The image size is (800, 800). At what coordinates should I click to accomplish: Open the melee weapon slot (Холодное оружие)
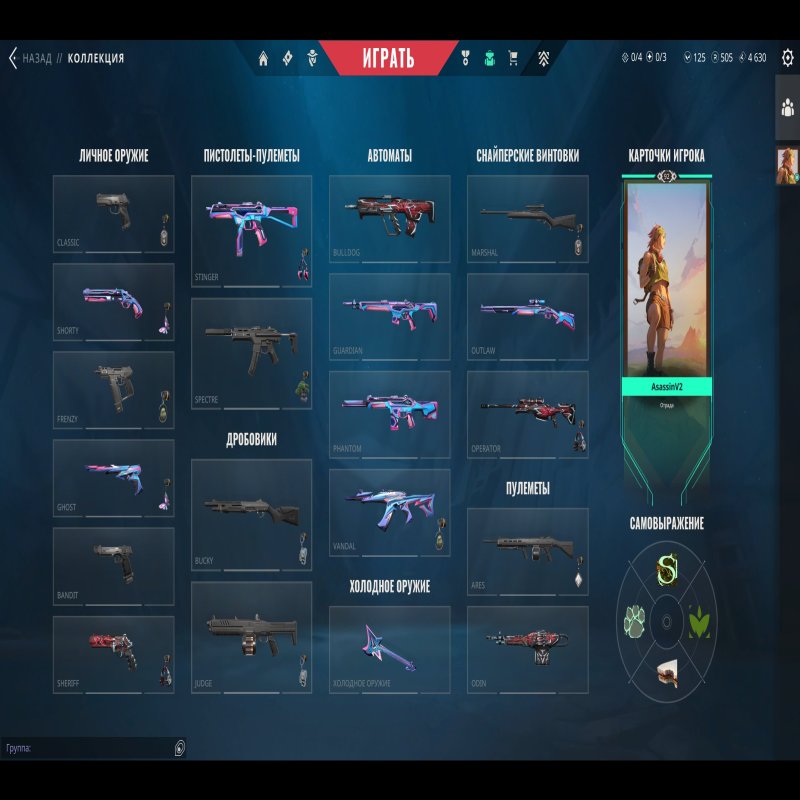click(389, 649)
